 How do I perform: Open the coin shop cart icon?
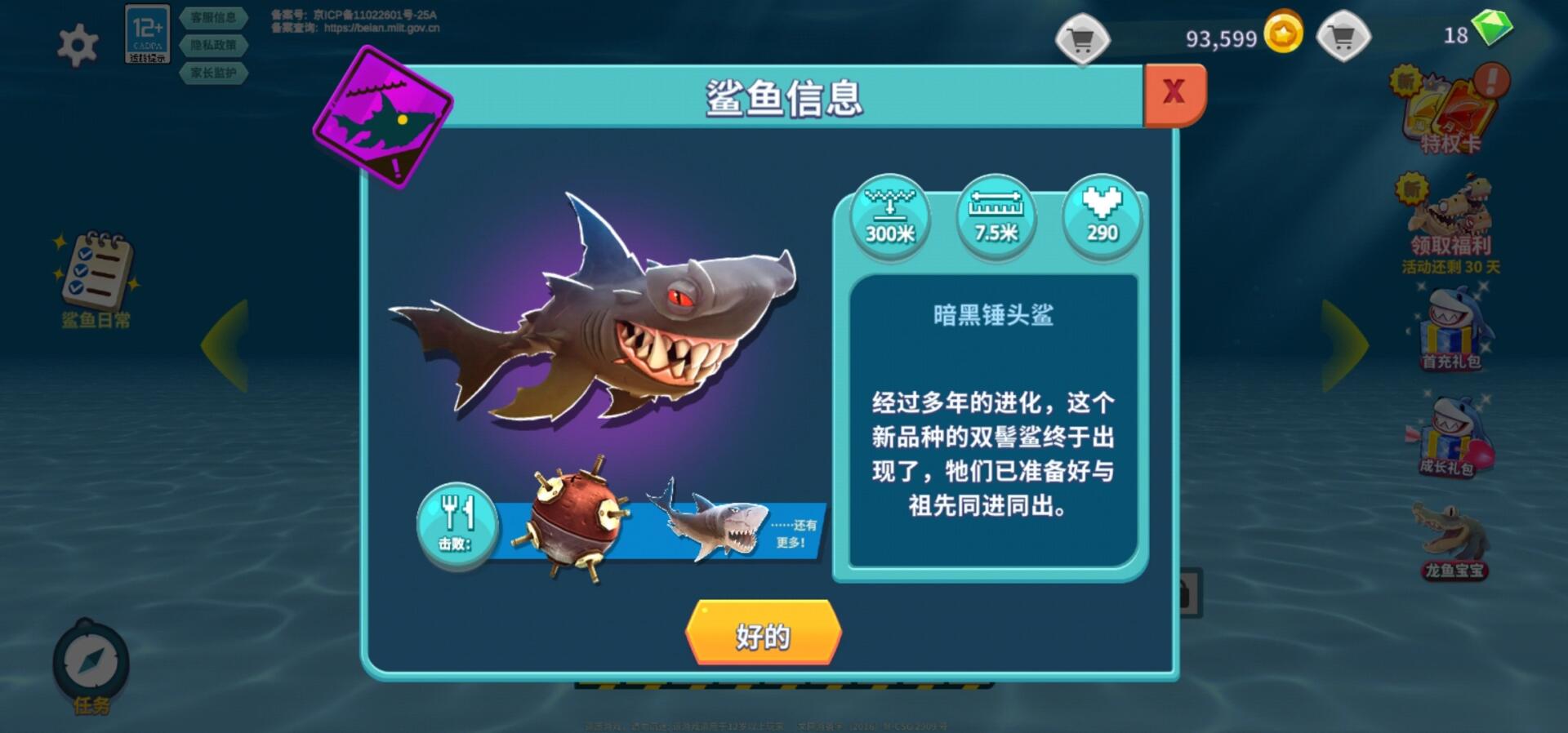1084,37
